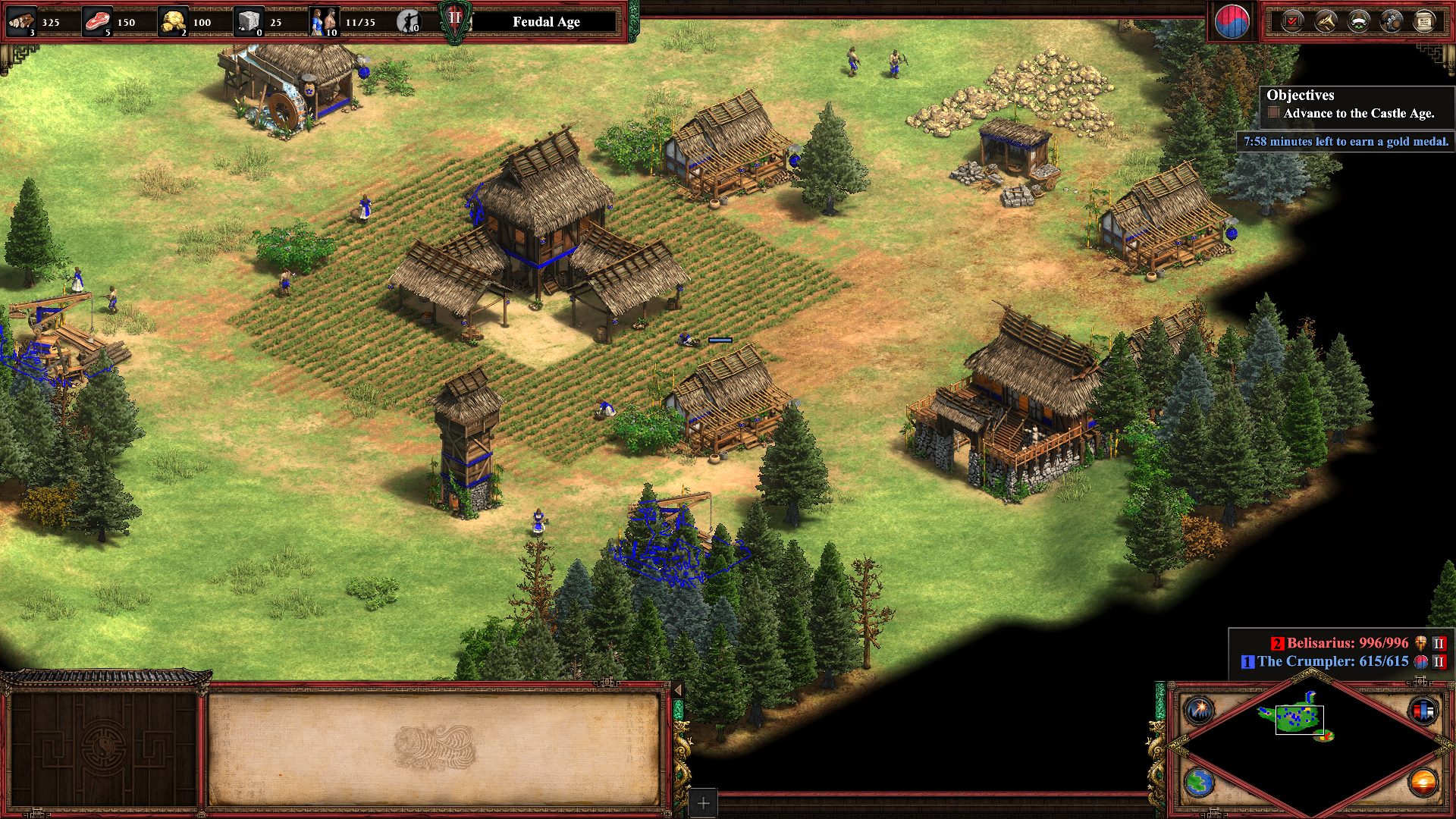This screenshot has height=819, width=1456.
Task: Open the gear settings button
Action: (x=1392, y=21)
